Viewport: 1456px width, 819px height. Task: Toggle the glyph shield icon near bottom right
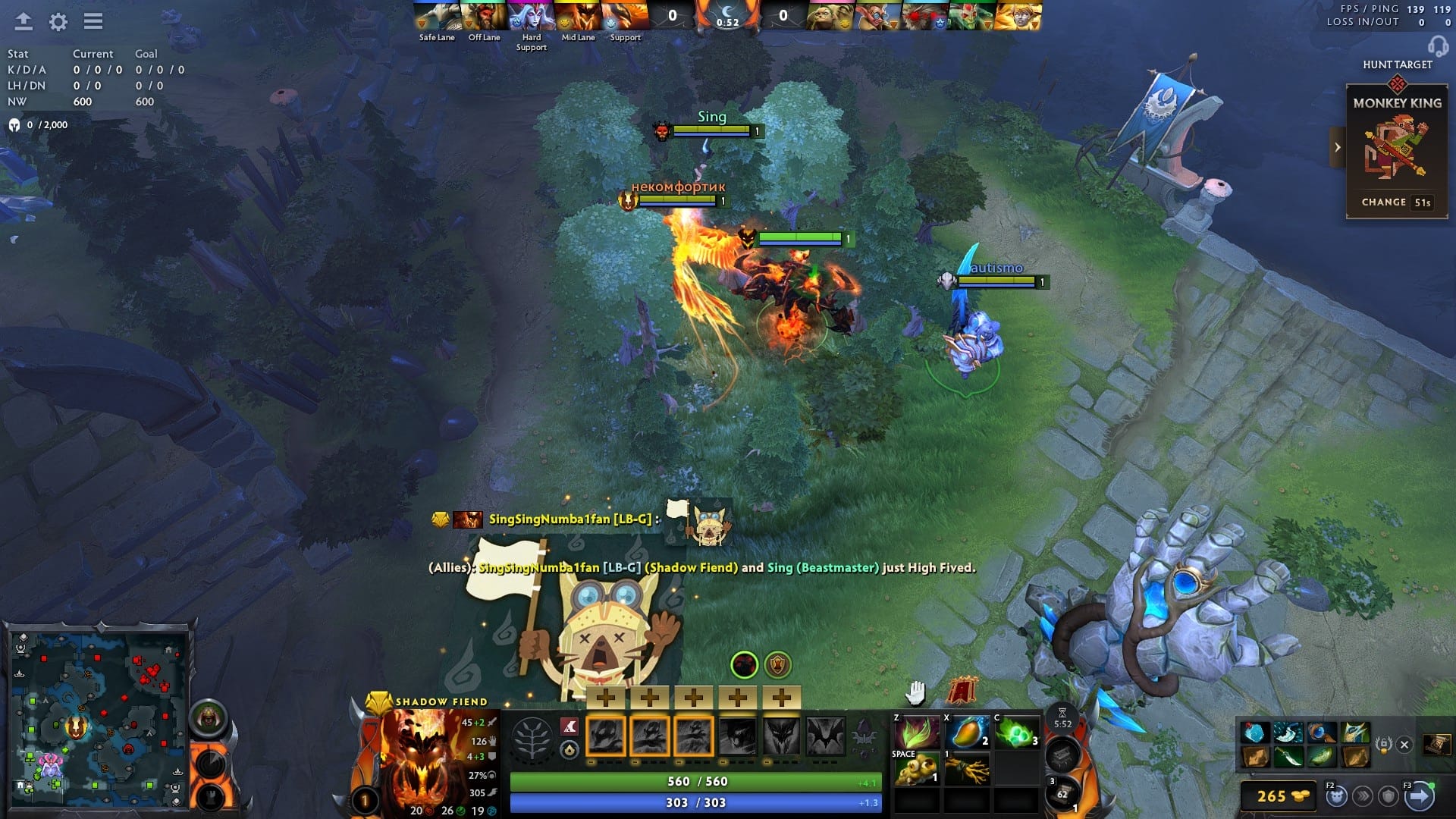coord(1387,797)
